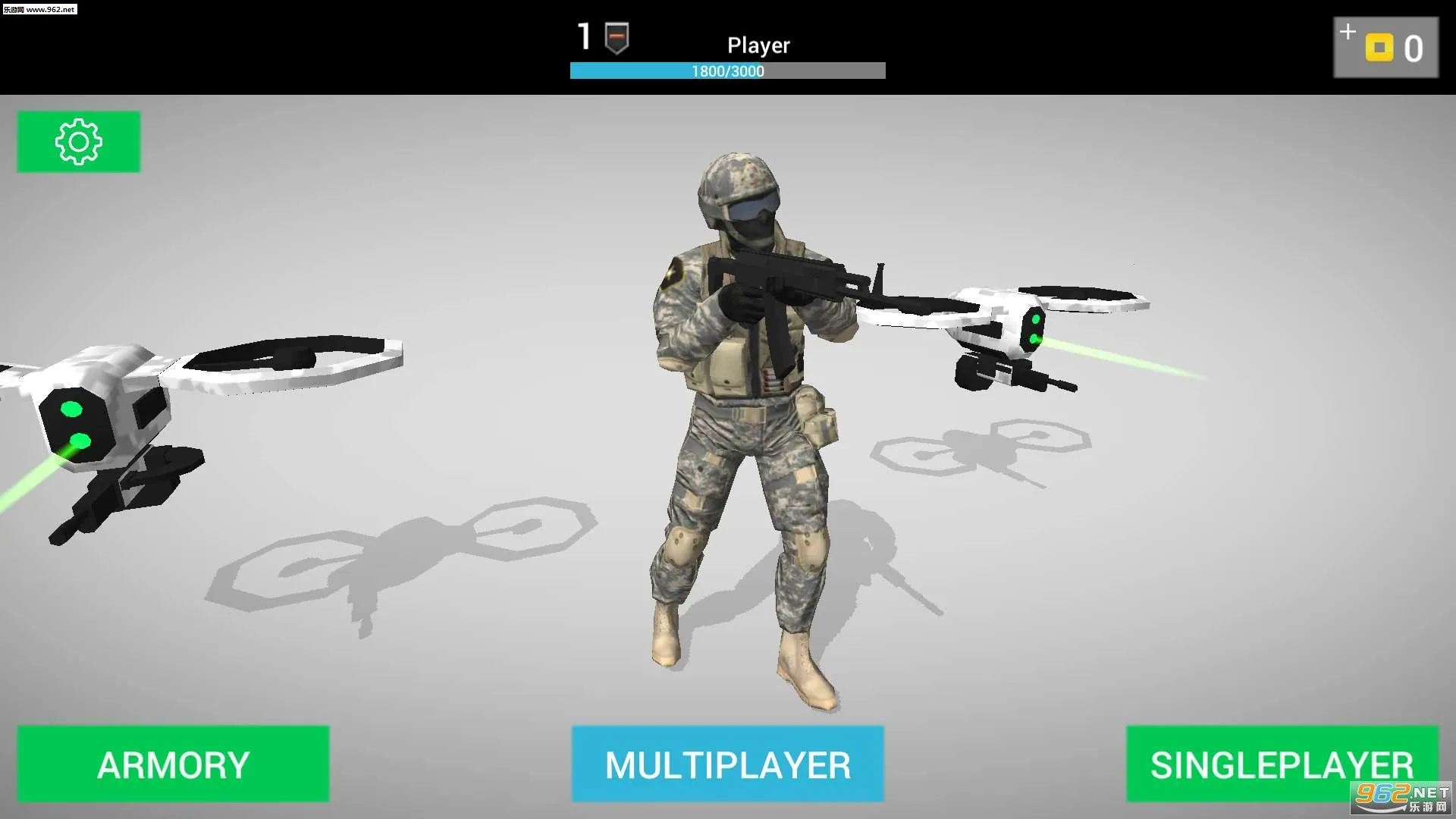Open the settings gear icon

(x=78, y=141)
